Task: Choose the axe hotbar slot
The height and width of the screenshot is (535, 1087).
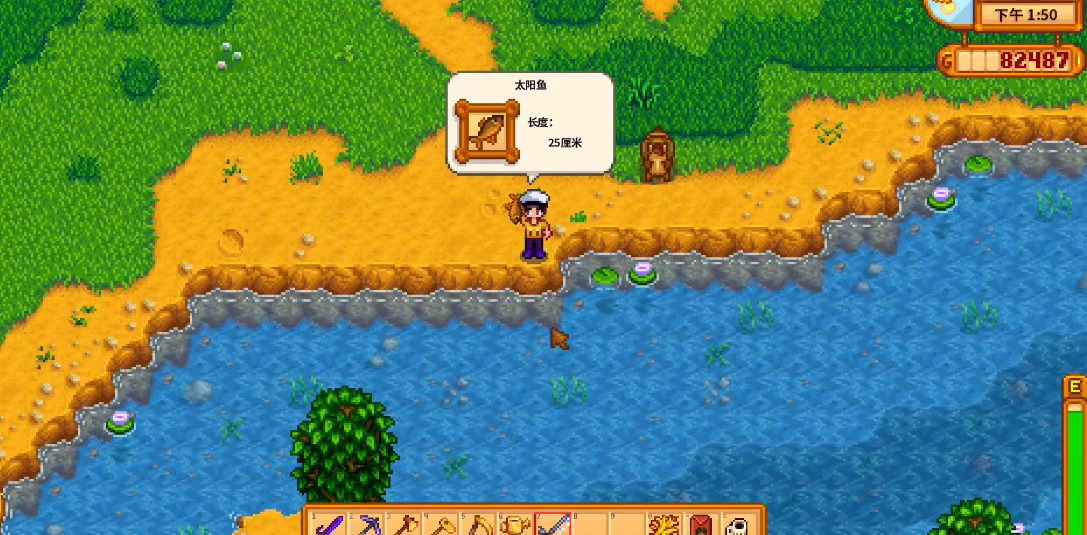Action: pos(404,524)
